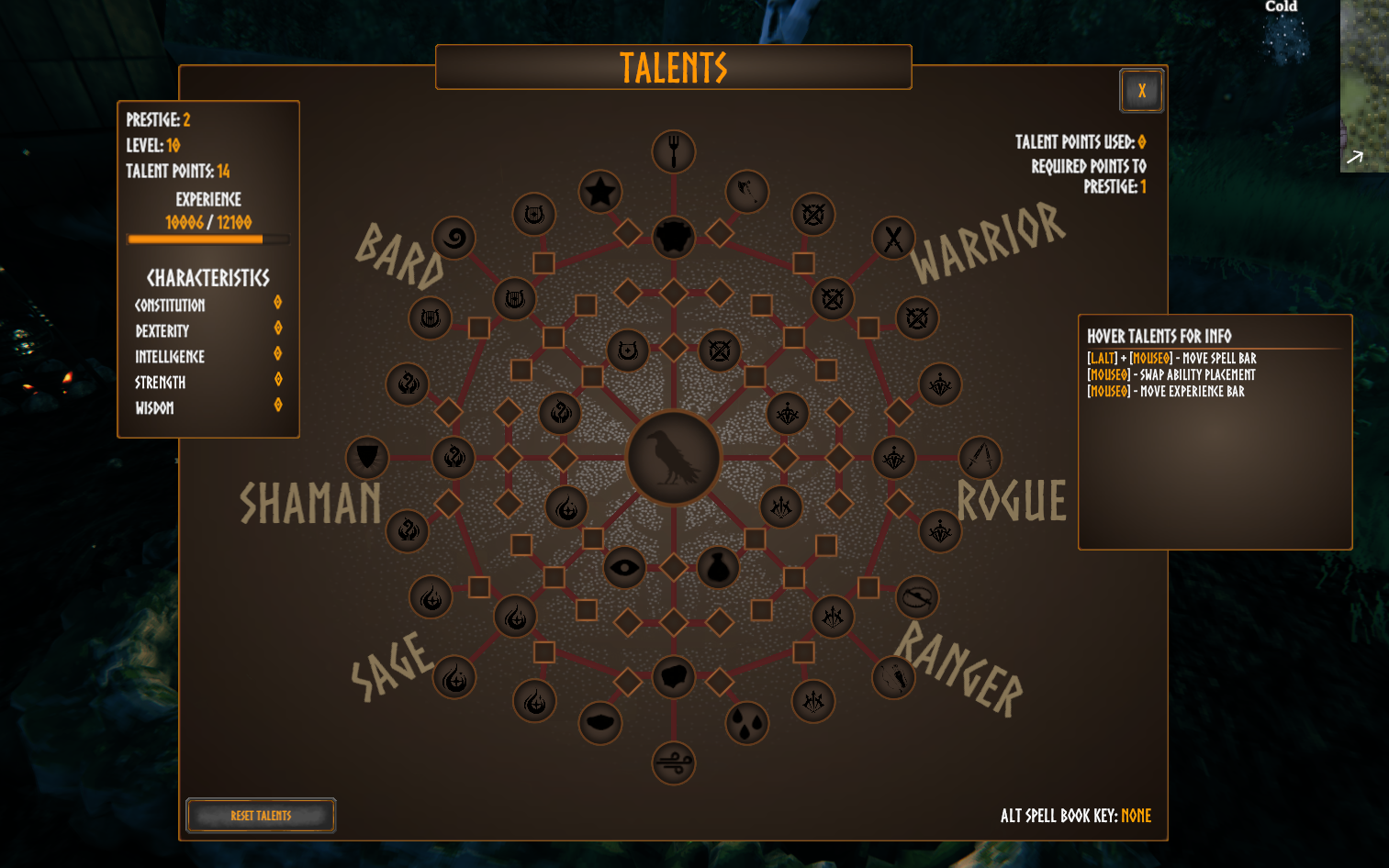Screen dimensions: 1389x868
Task: Click the snare rope talent in Ranger section
Action: pyautogui.click(x=916, y=598)
